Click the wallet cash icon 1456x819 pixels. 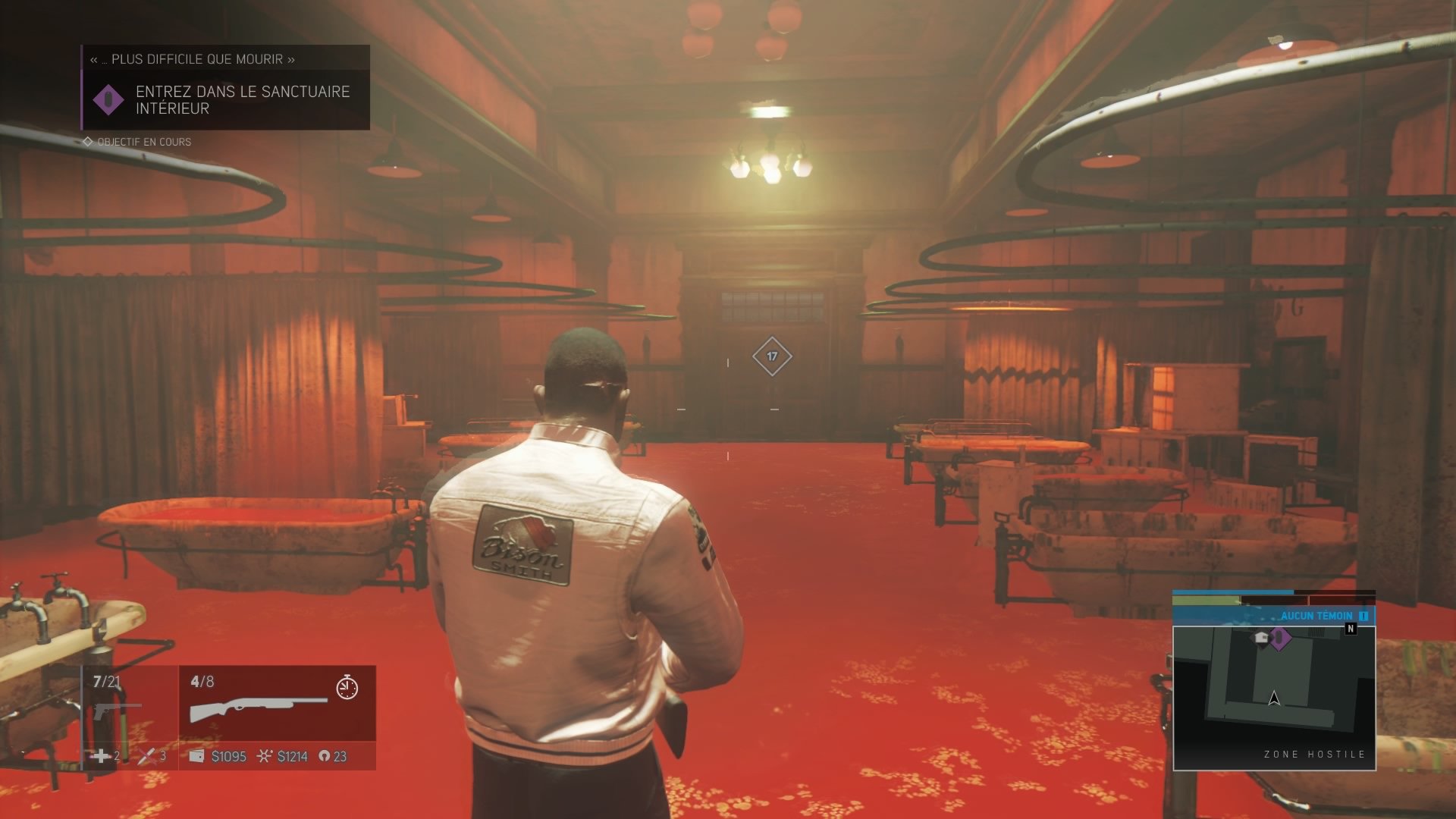point(196,756)
